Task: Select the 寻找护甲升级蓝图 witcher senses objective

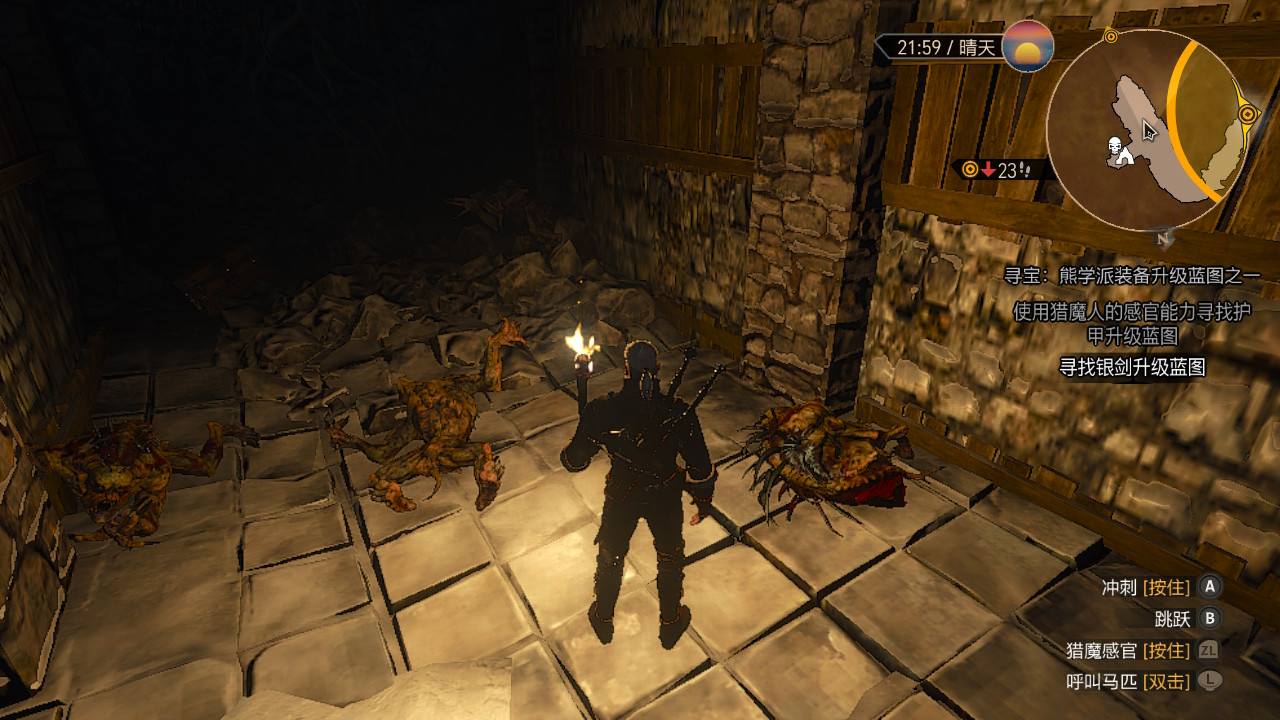Action: [1132, 323]
